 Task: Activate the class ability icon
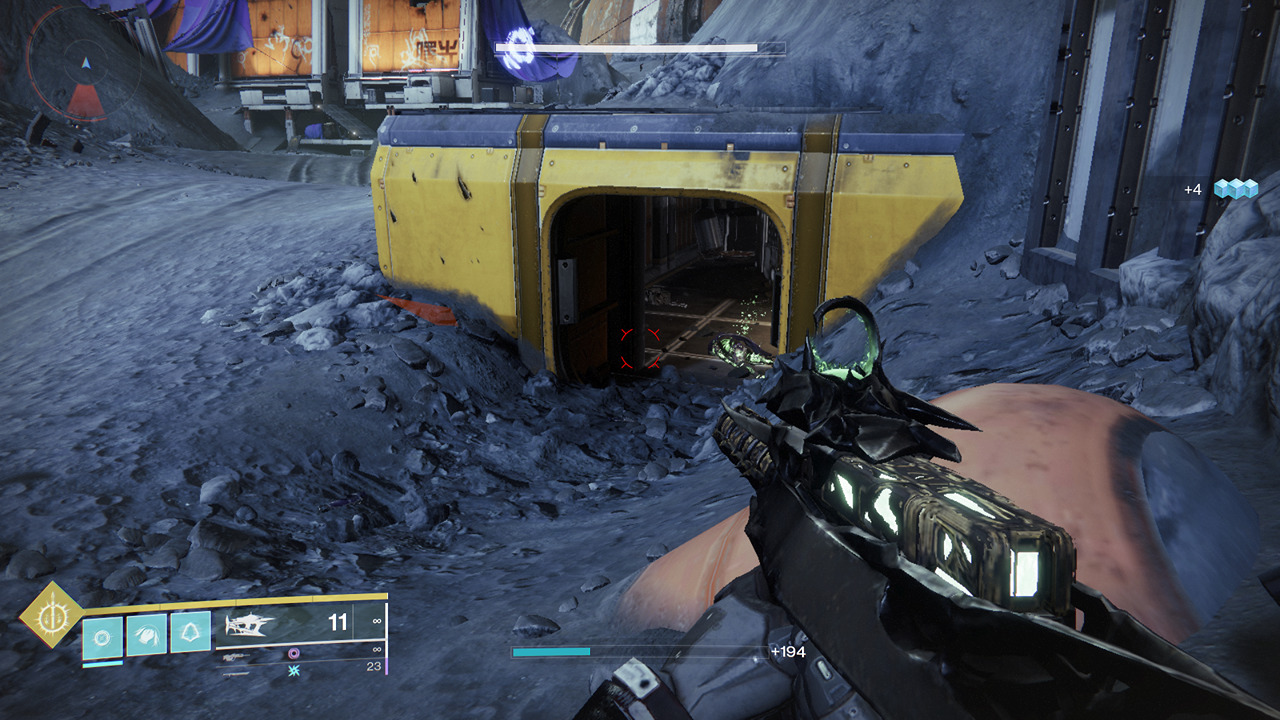coord(190,633)
